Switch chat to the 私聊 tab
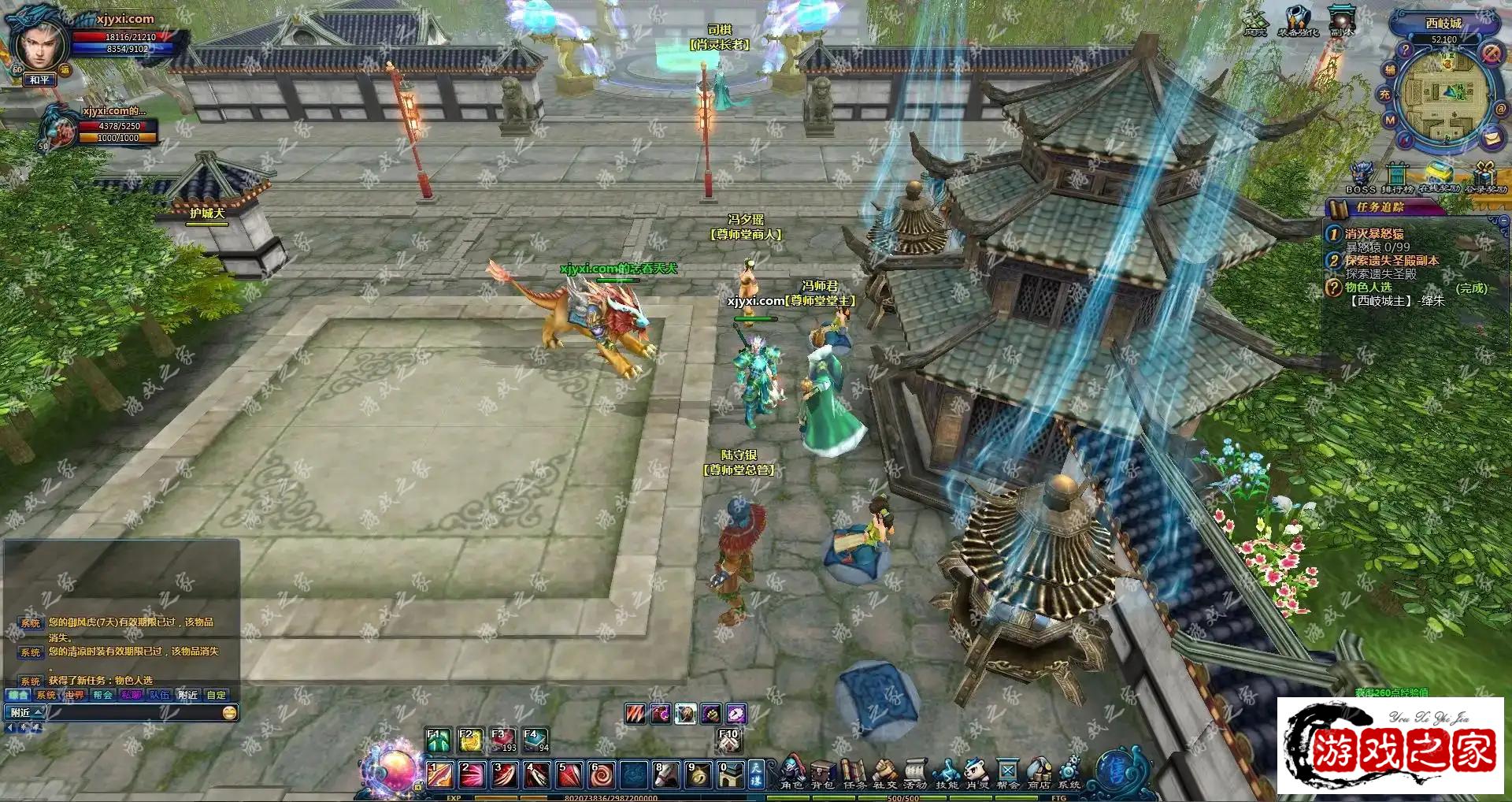This screenshot has height=802, width=1512. (131, 695)
